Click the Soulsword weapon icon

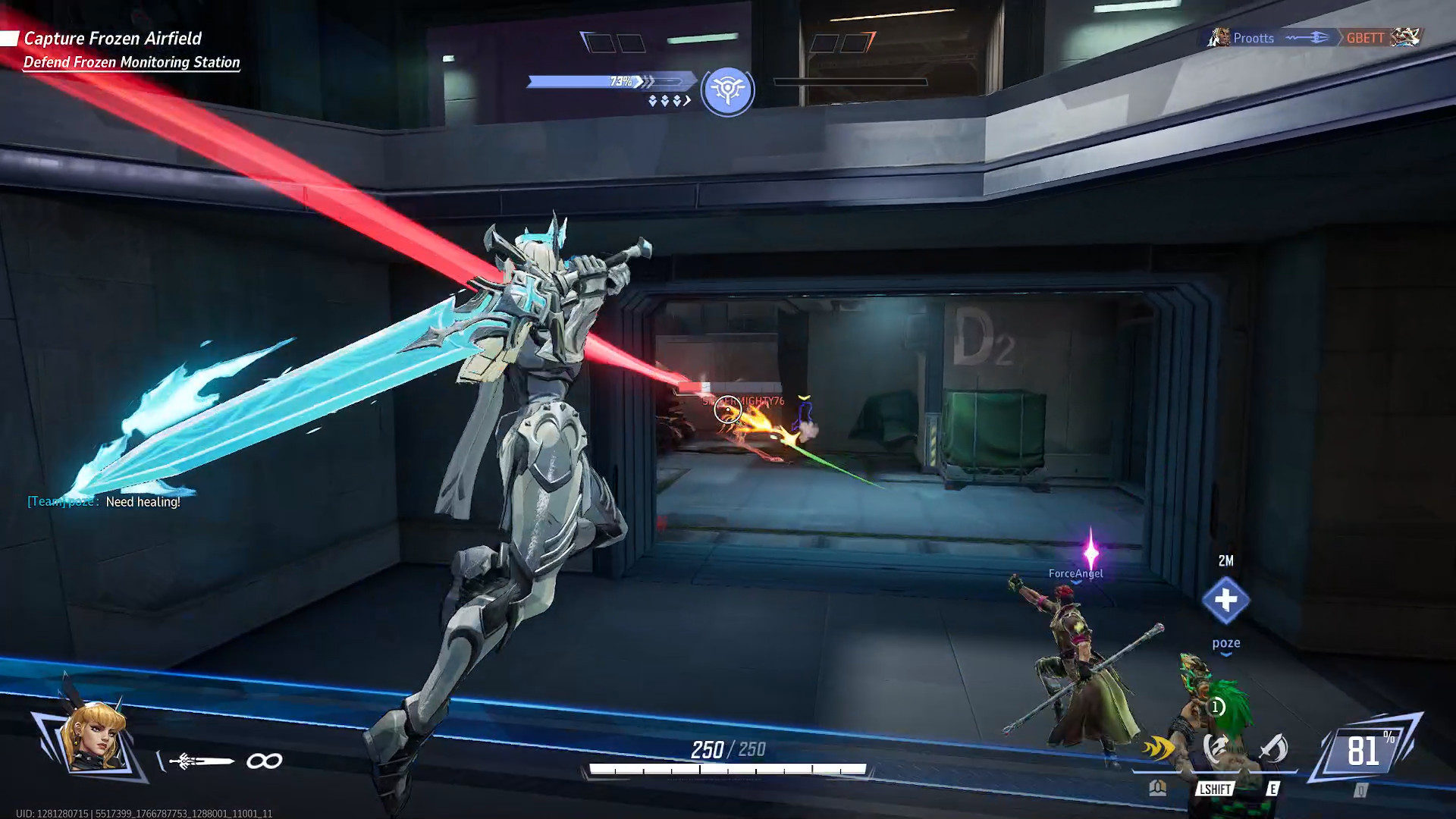202,761
